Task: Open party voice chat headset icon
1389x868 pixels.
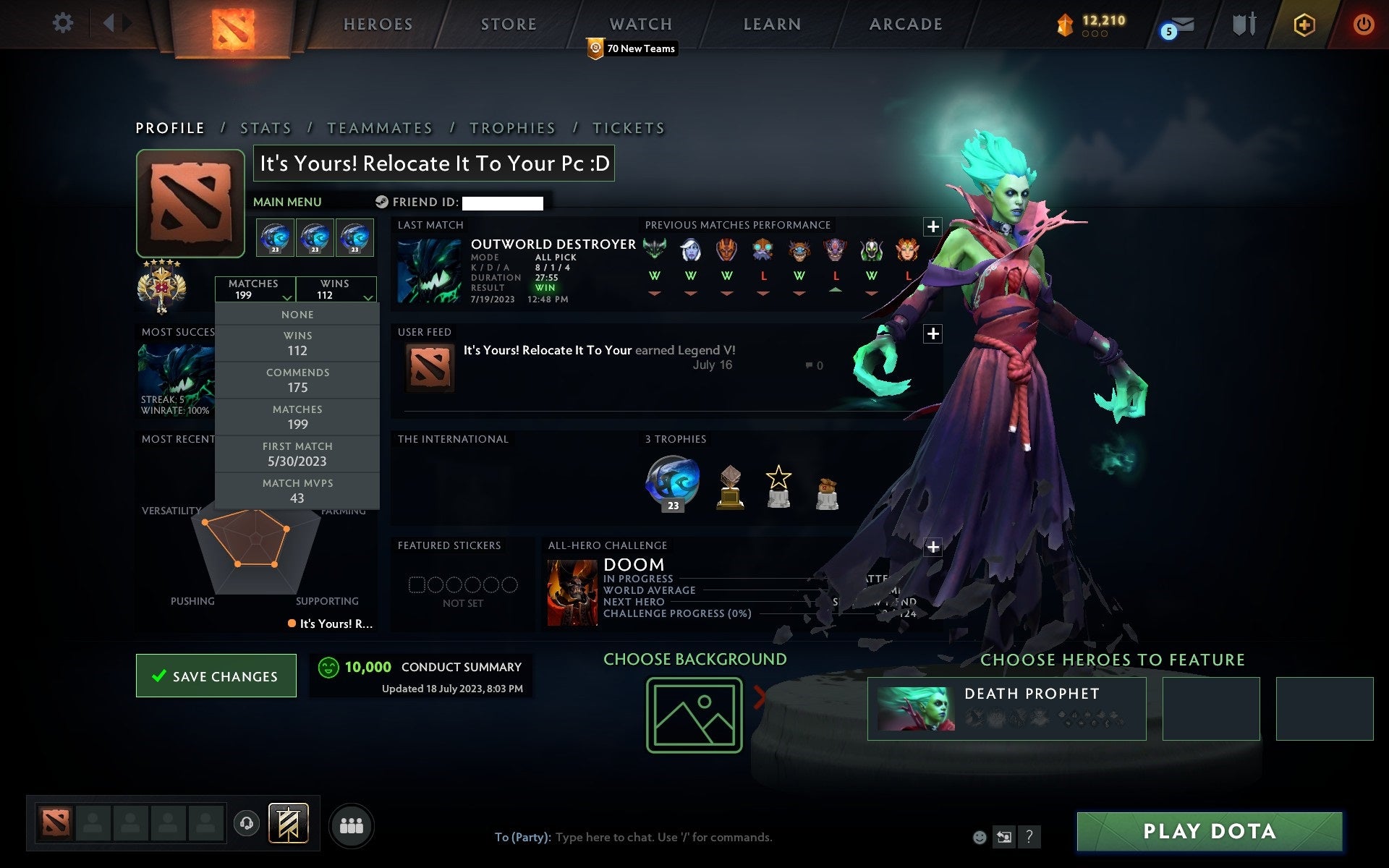Action: pos(248,824)
